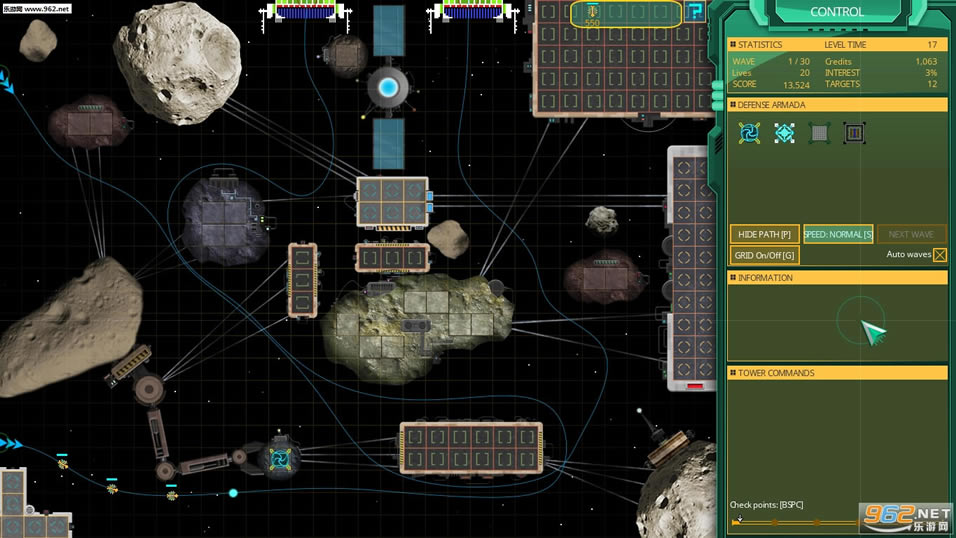Change game speed with the SPEED: NORMAL button
Image resolution: width=956 pixels, height=538 pixels.
(x=838, y=234)
